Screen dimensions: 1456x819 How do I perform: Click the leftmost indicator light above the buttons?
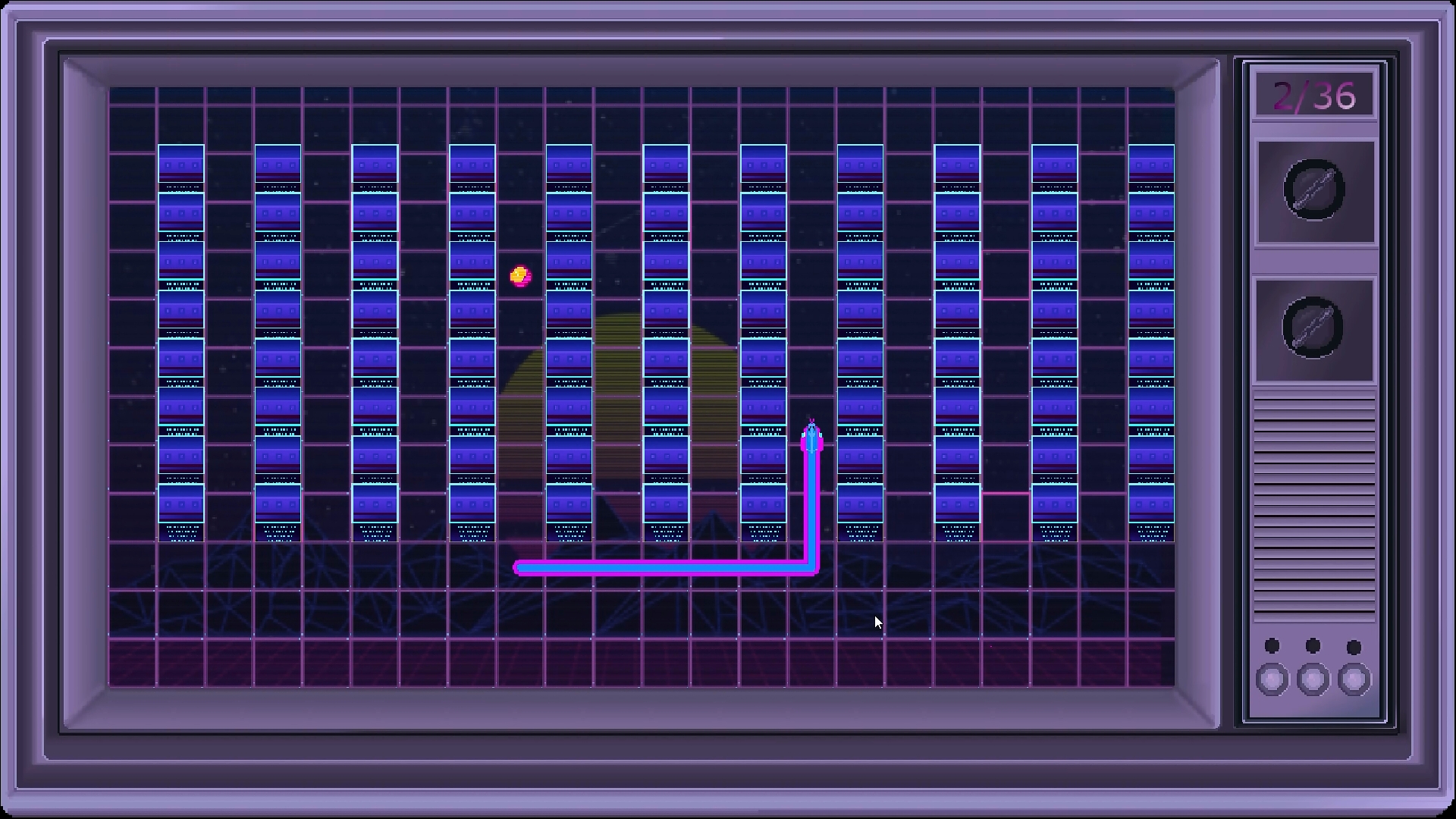click(x=1271, y=645)
